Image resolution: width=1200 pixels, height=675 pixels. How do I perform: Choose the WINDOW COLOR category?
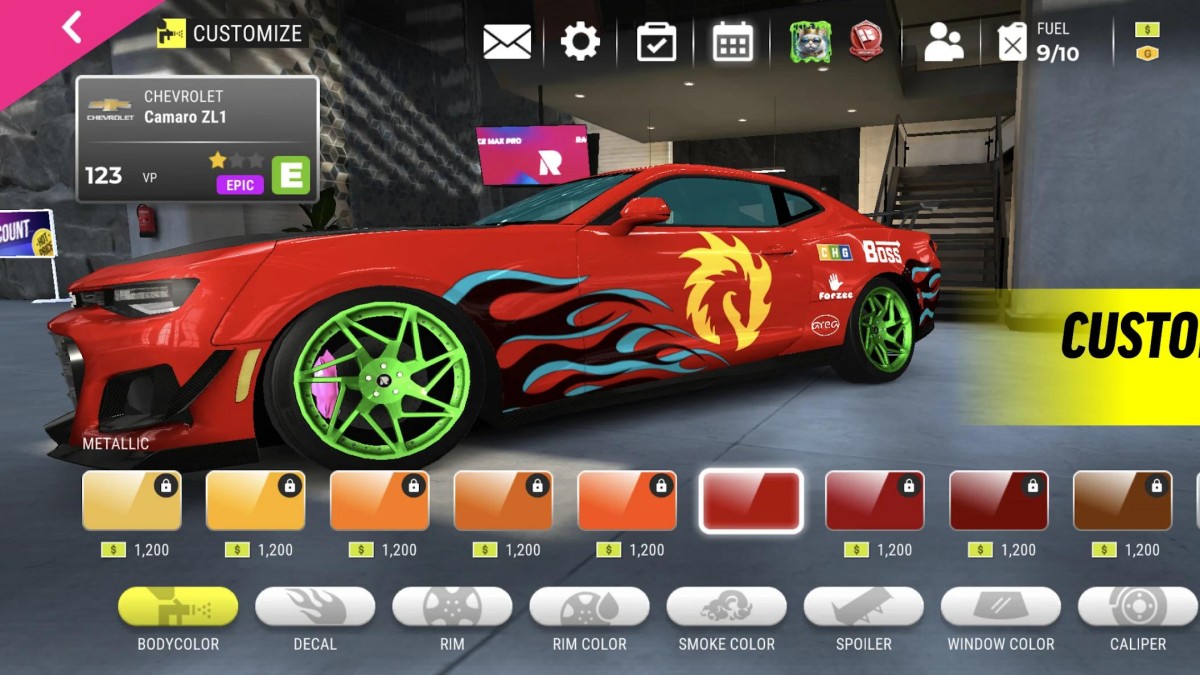coord(1000,607)
